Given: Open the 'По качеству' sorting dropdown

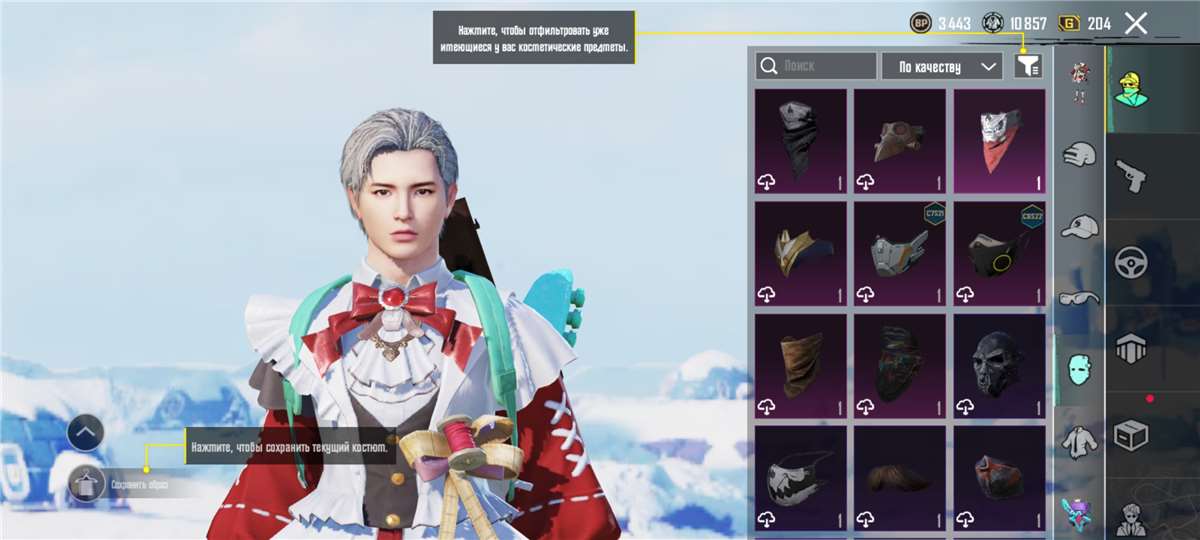Looking at the screenshot, I should (x=941, y=66).
